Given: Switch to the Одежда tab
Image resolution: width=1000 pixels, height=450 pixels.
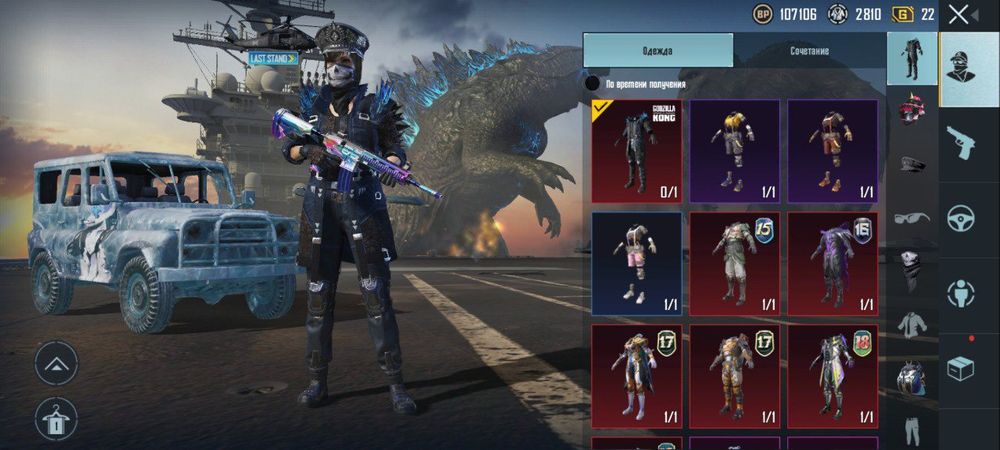Looking at the screenshot, I should point(658,50).
